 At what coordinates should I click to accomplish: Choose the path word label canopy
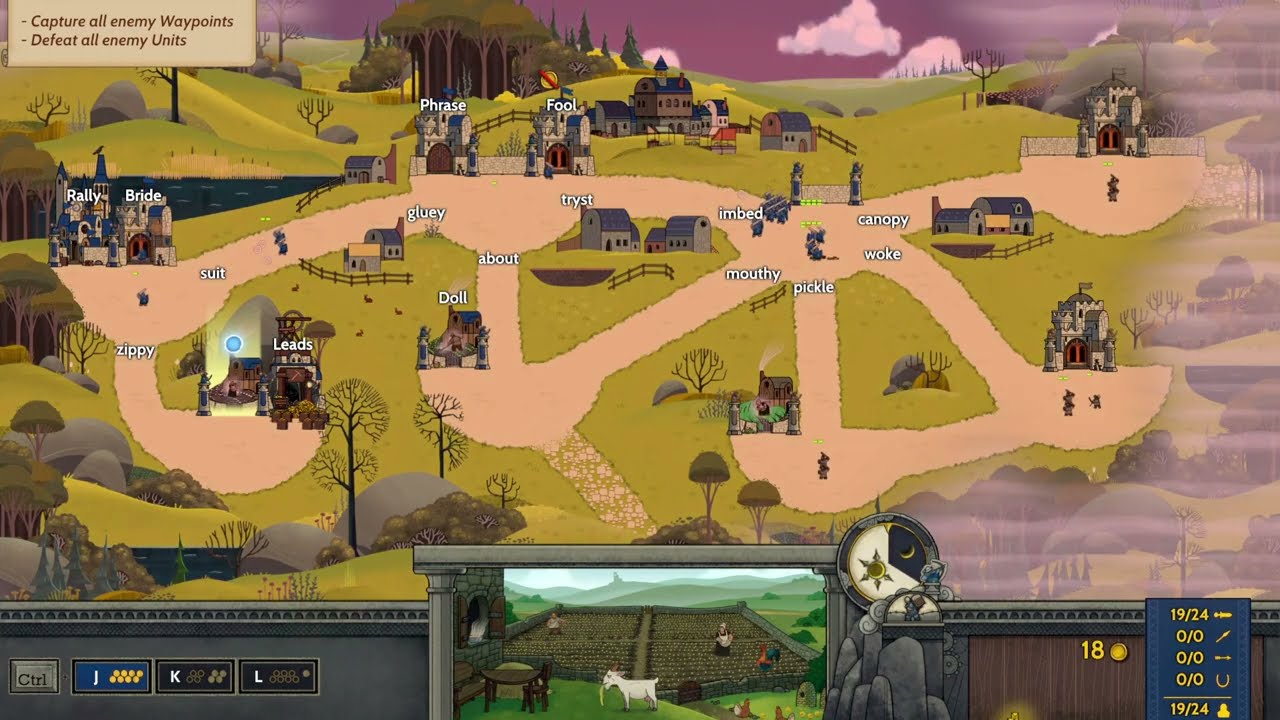pyautogui.click(x=883, y=220)
